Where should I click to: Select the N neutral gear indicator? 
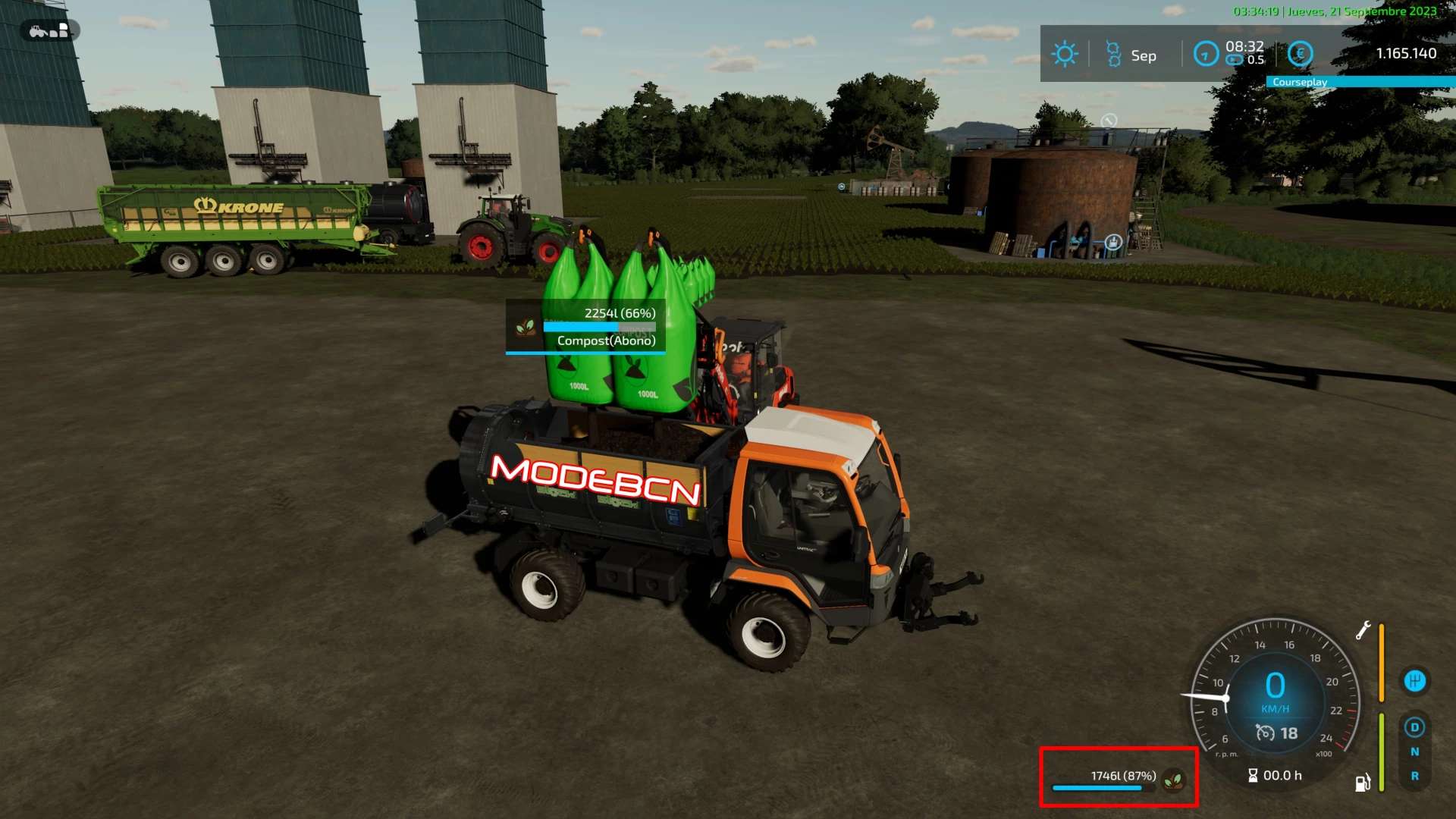1414,752
